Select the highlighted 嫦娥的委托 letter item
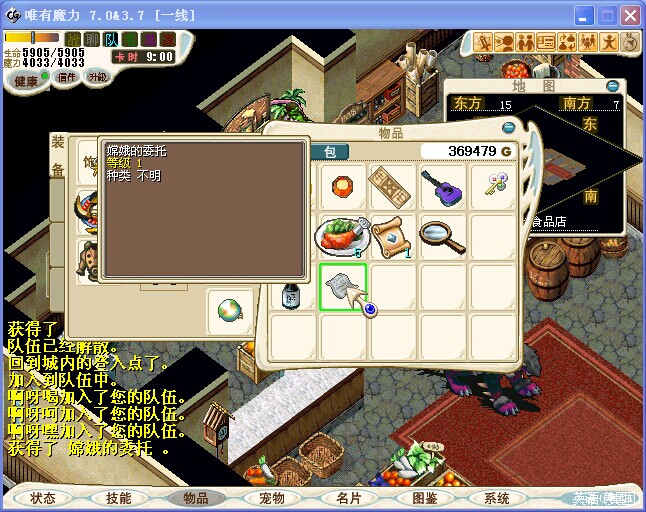 342,288
